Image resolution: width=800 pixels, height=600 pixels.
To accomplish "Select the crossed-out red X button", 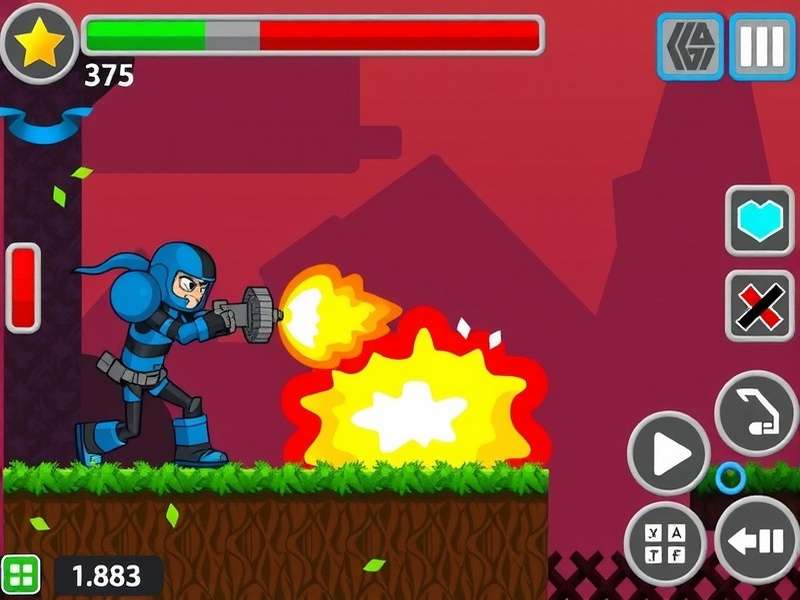I will (x=759, y=305).
